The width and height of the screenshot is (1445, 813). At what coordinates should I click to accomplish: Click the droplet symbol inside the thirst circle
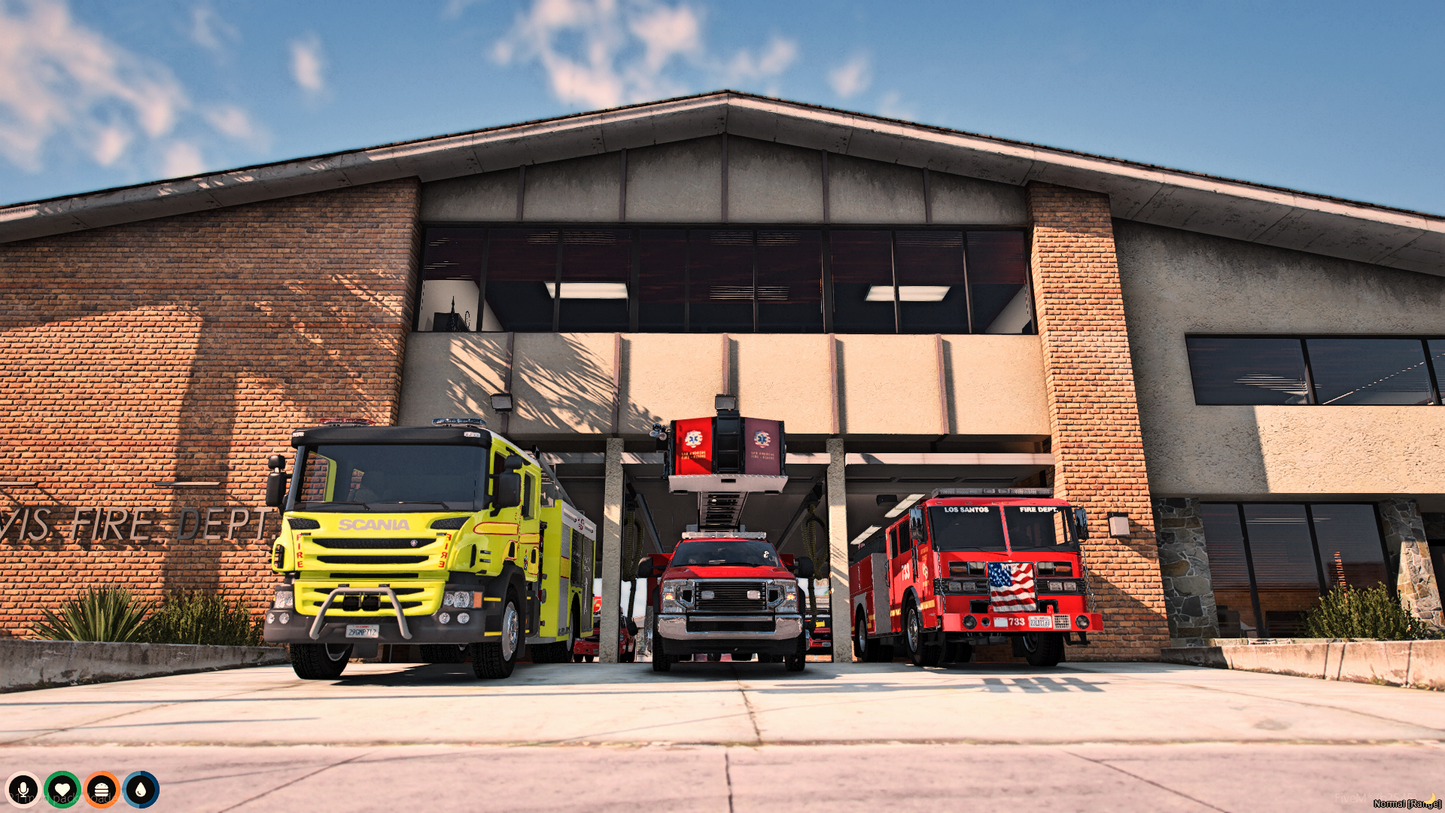point(142,788)
